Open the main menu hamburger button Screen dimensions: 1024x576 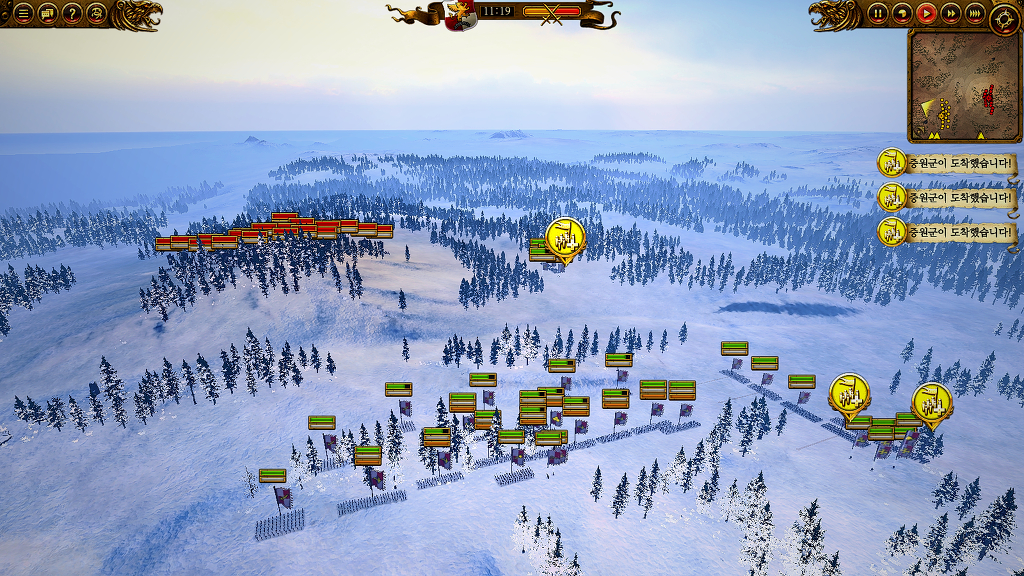click(x=23, y=13)
